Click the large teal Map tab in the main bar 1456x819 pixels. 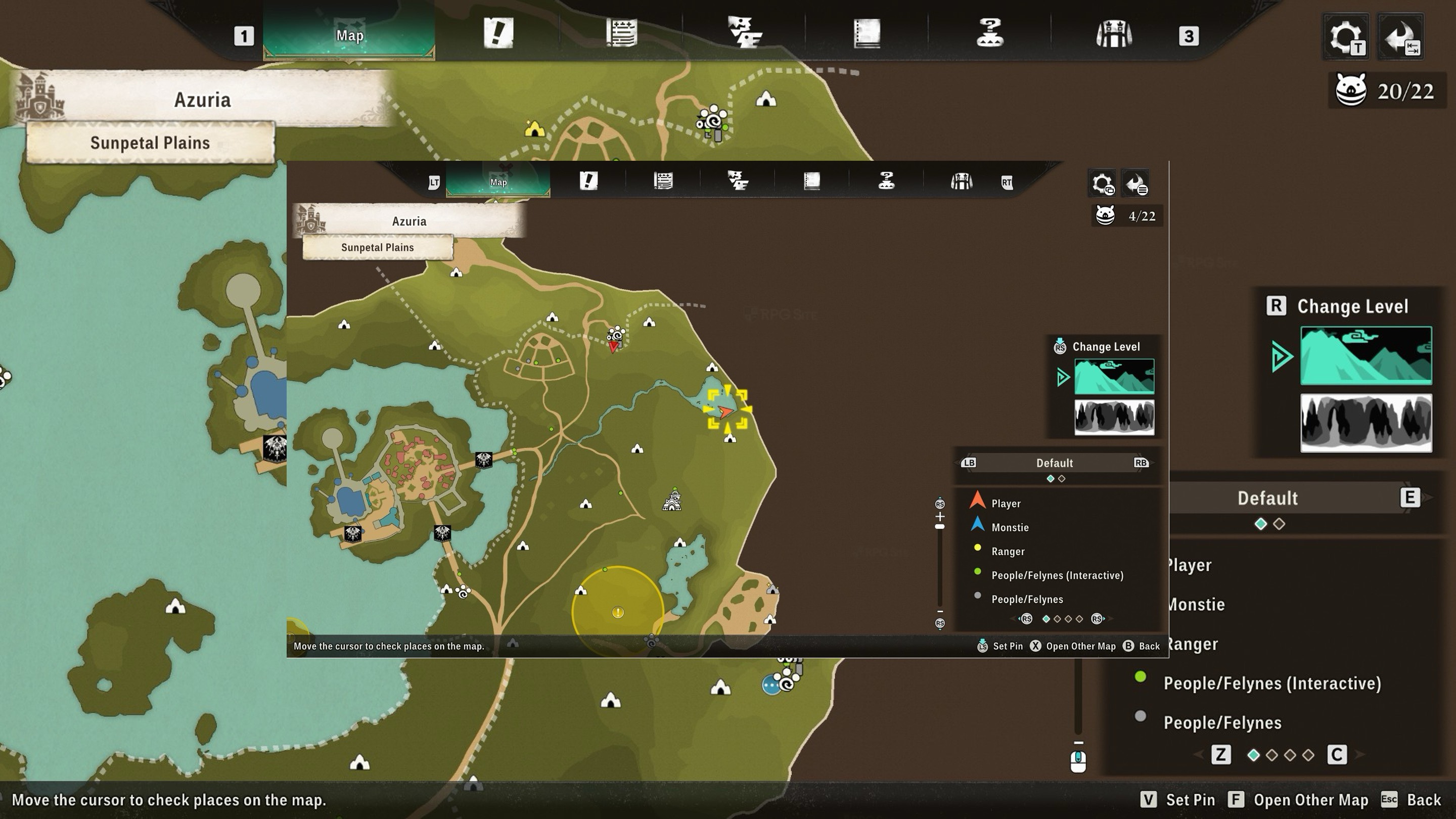[349, 35]
